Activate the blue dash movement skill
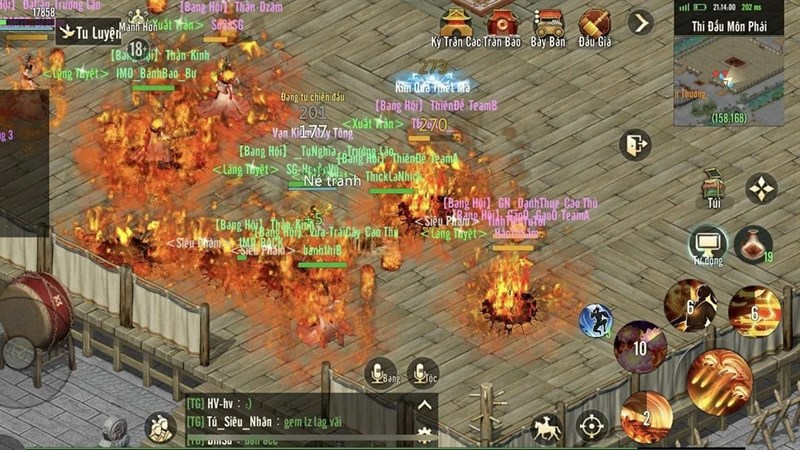 coord(596,321)
